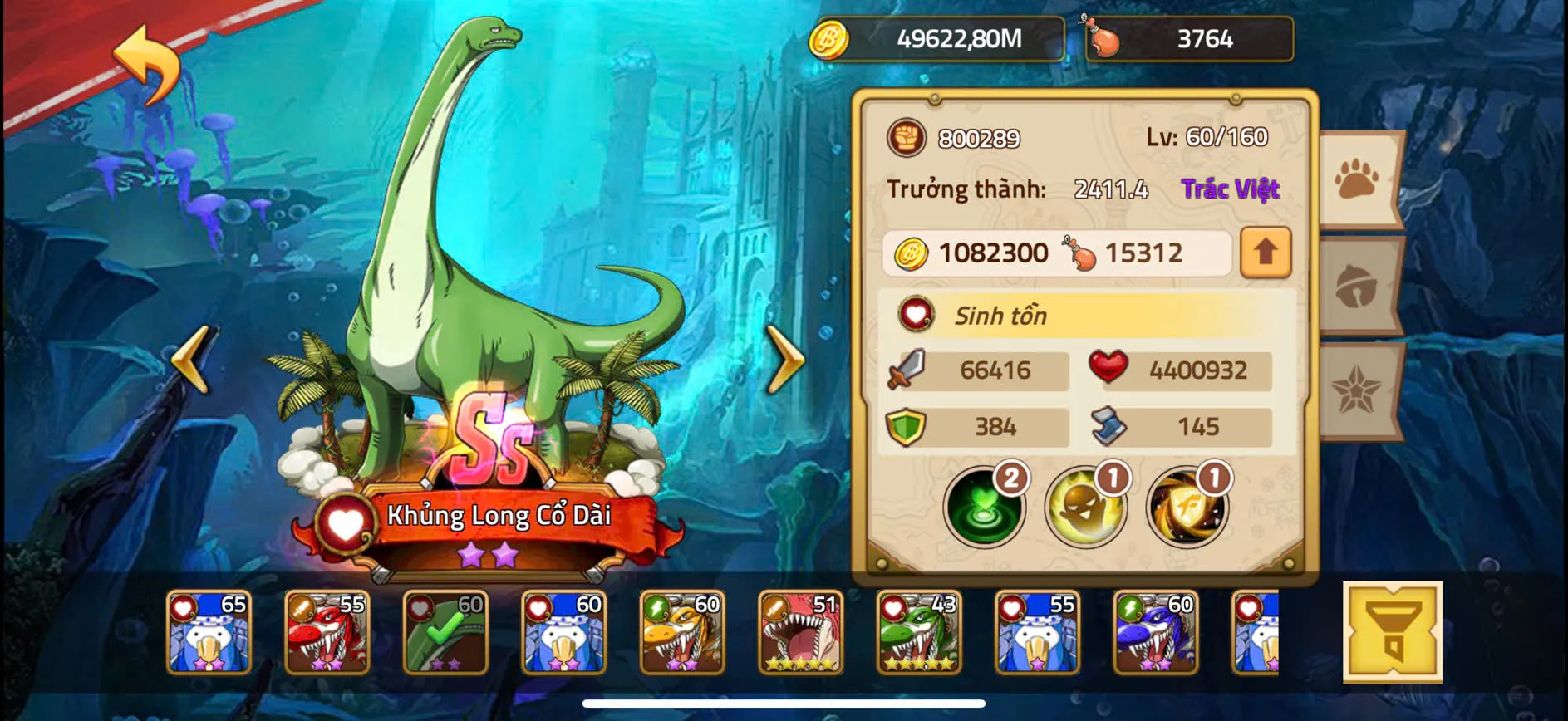Open the Trác Việt link

[1230, 189]
